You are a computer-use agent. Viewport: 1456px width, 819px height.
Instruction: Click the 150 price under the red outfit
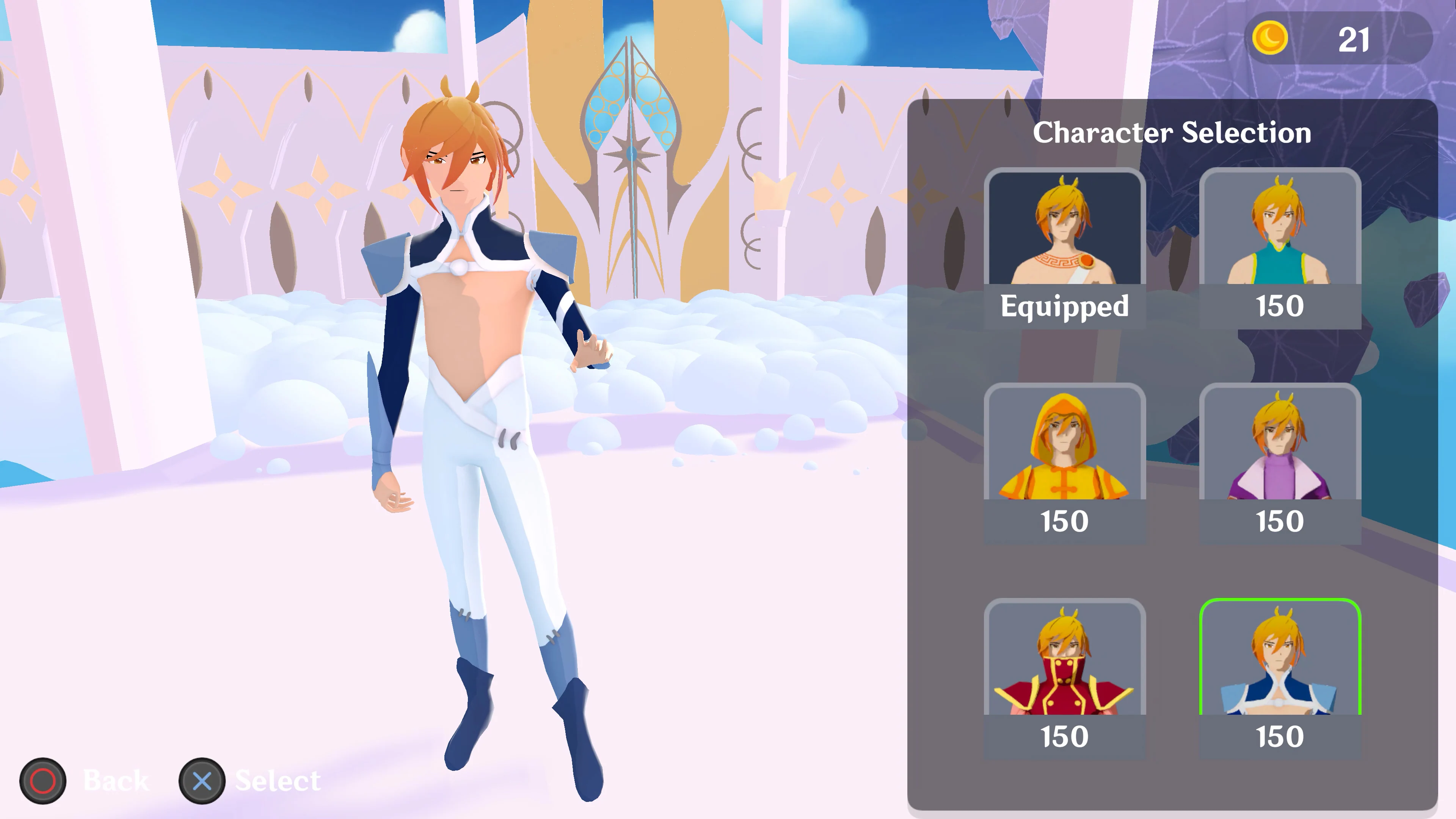point(1064,736)
